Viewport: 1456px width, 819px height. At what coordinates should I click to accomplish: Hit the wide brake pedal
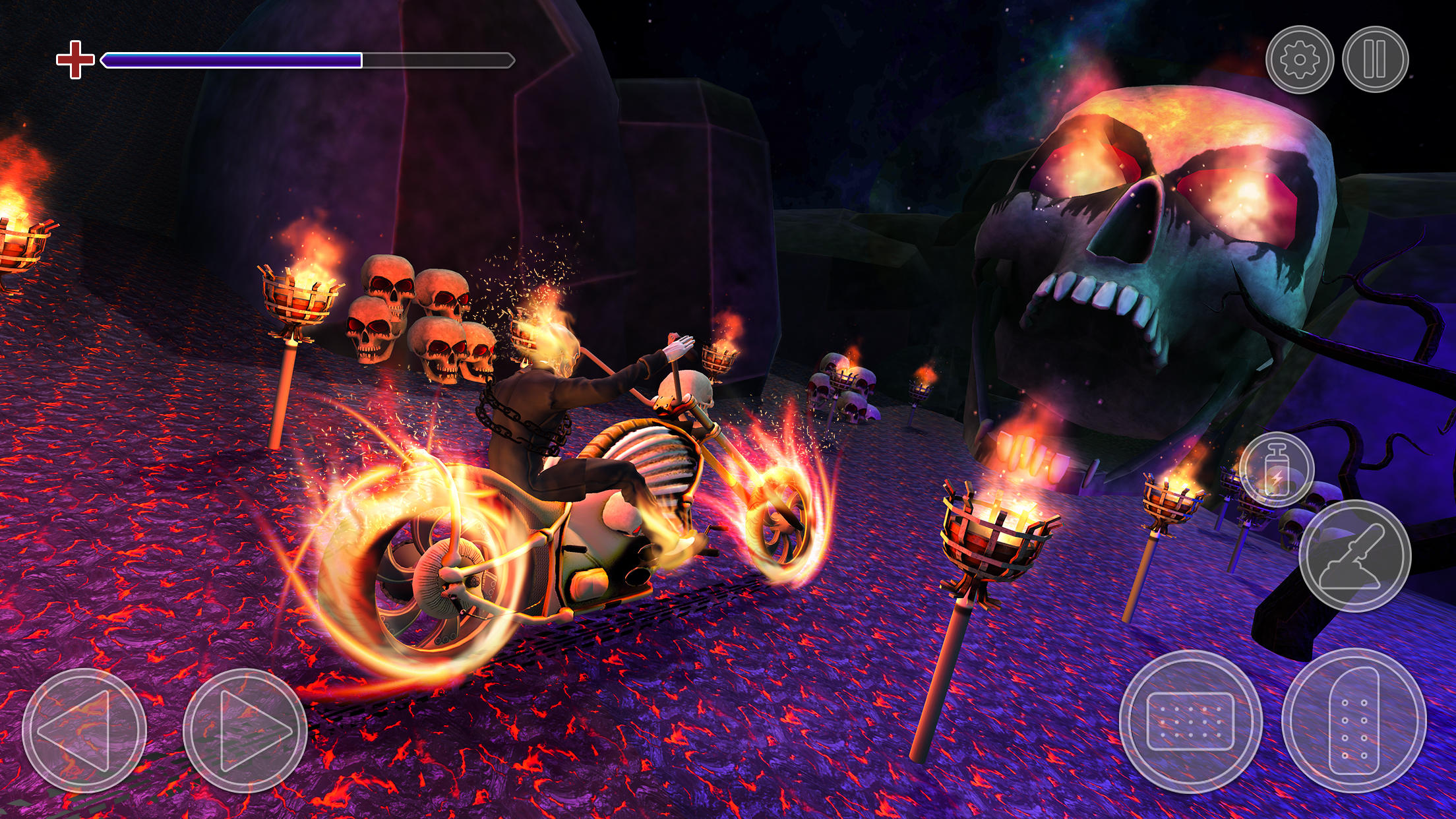1190,721
